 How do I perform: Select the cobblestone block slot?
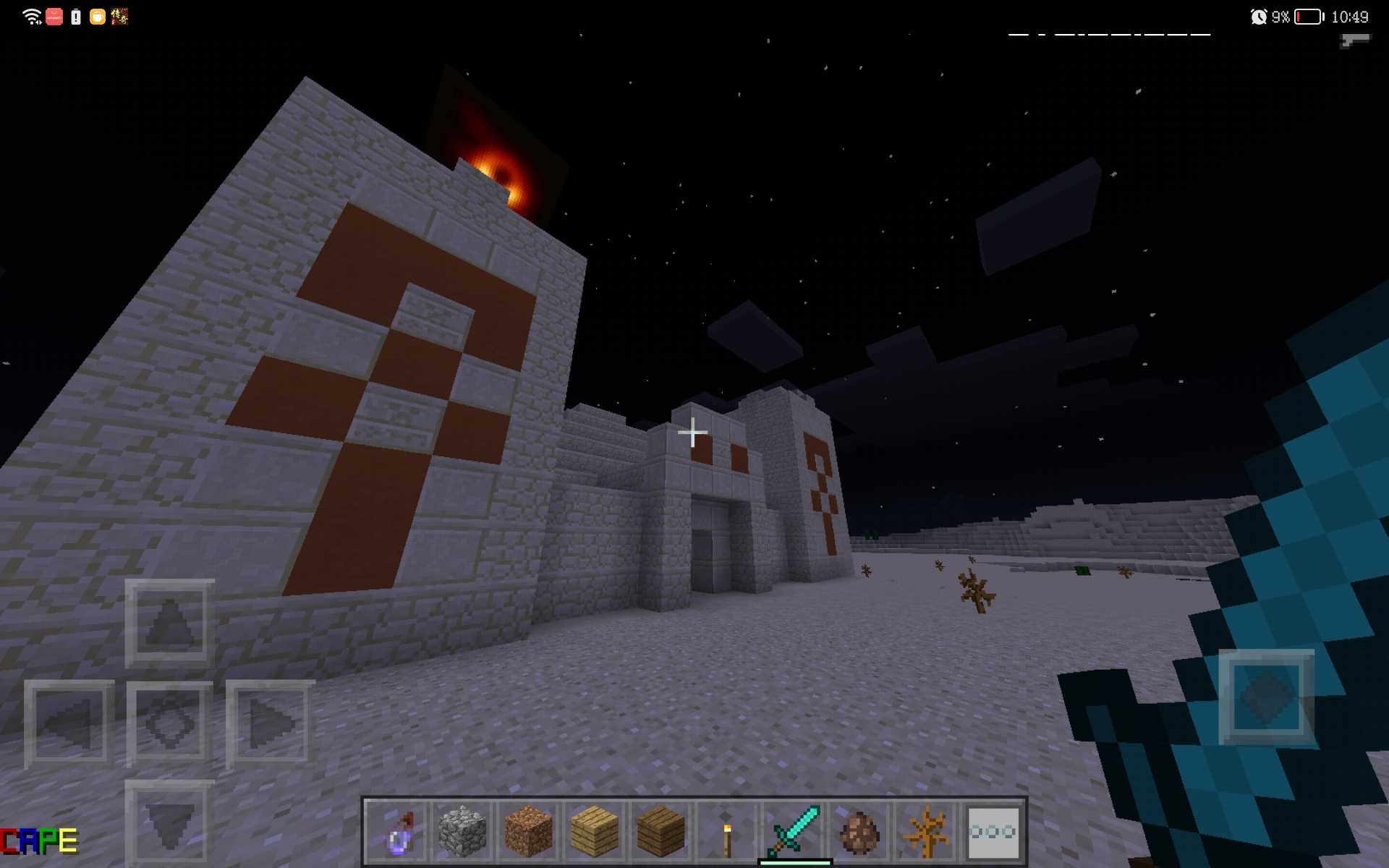(x=463, y=832)
